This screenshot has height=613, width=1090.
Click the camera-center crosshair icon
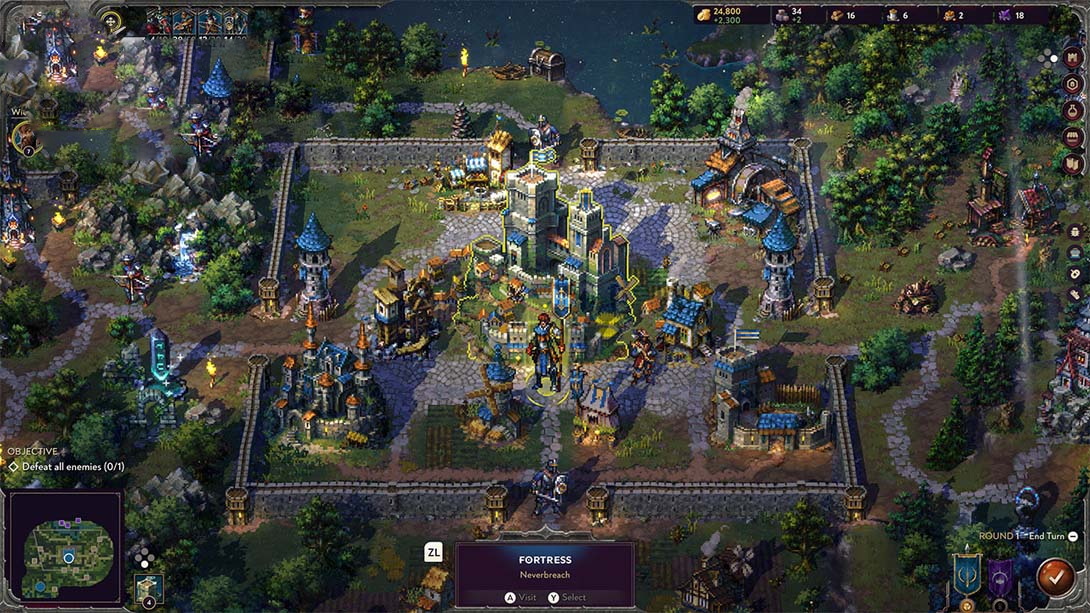[112, 20]
